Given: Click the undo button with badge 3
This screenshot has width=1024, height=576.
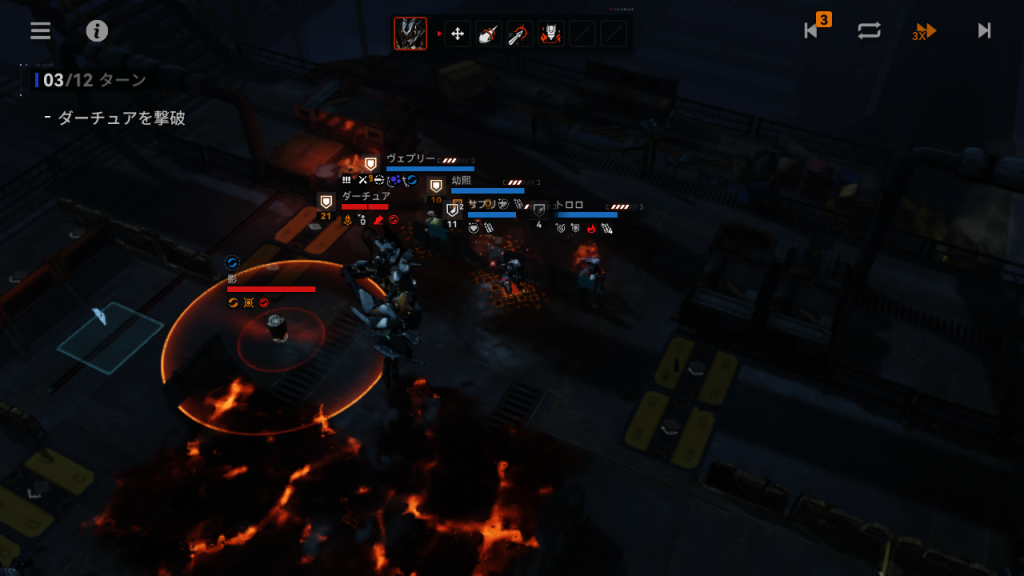Looking at the screenshot, I should pyautogui.click(x=814, y=30).
